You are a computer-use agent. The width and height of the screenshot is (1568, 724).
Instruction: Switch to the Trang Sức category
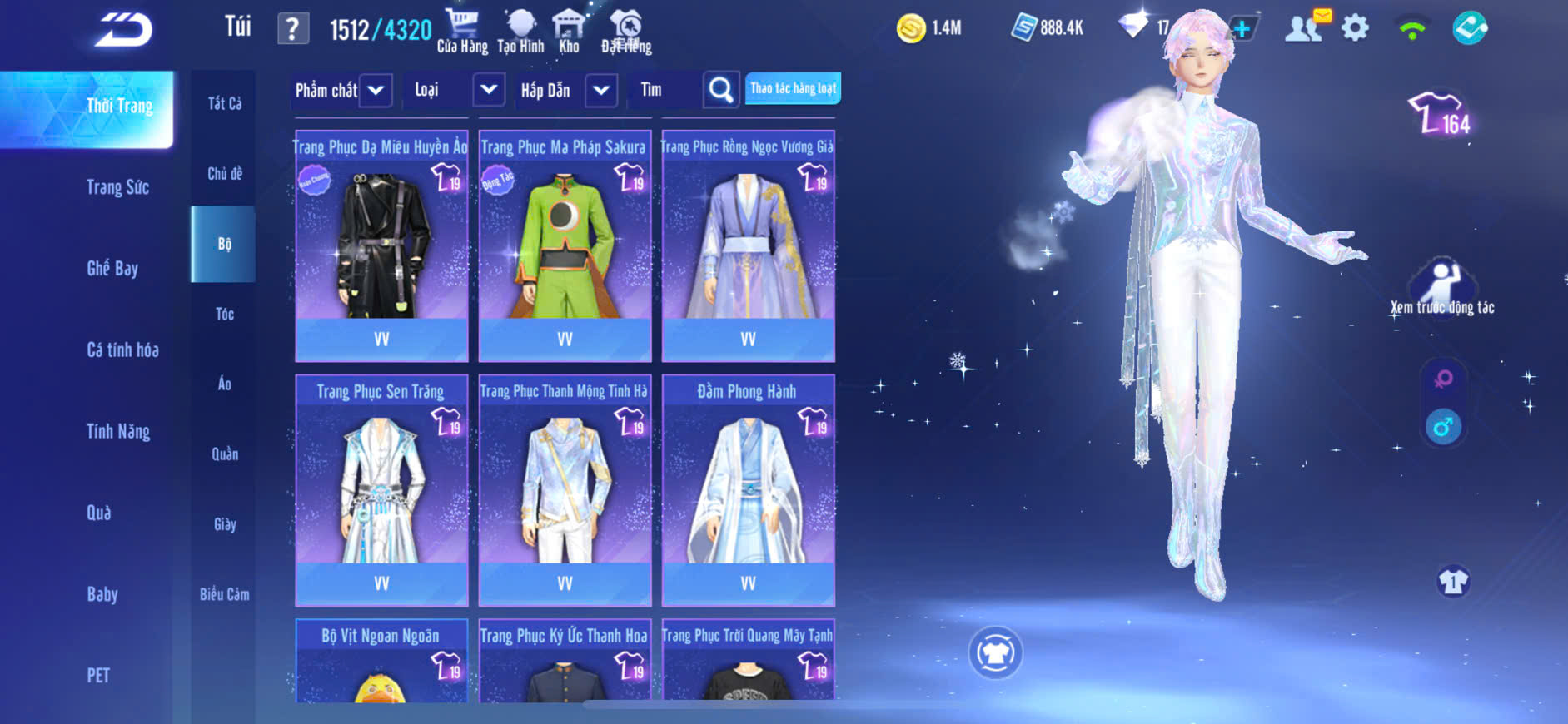pyautogui.click(x=117, y=187)
